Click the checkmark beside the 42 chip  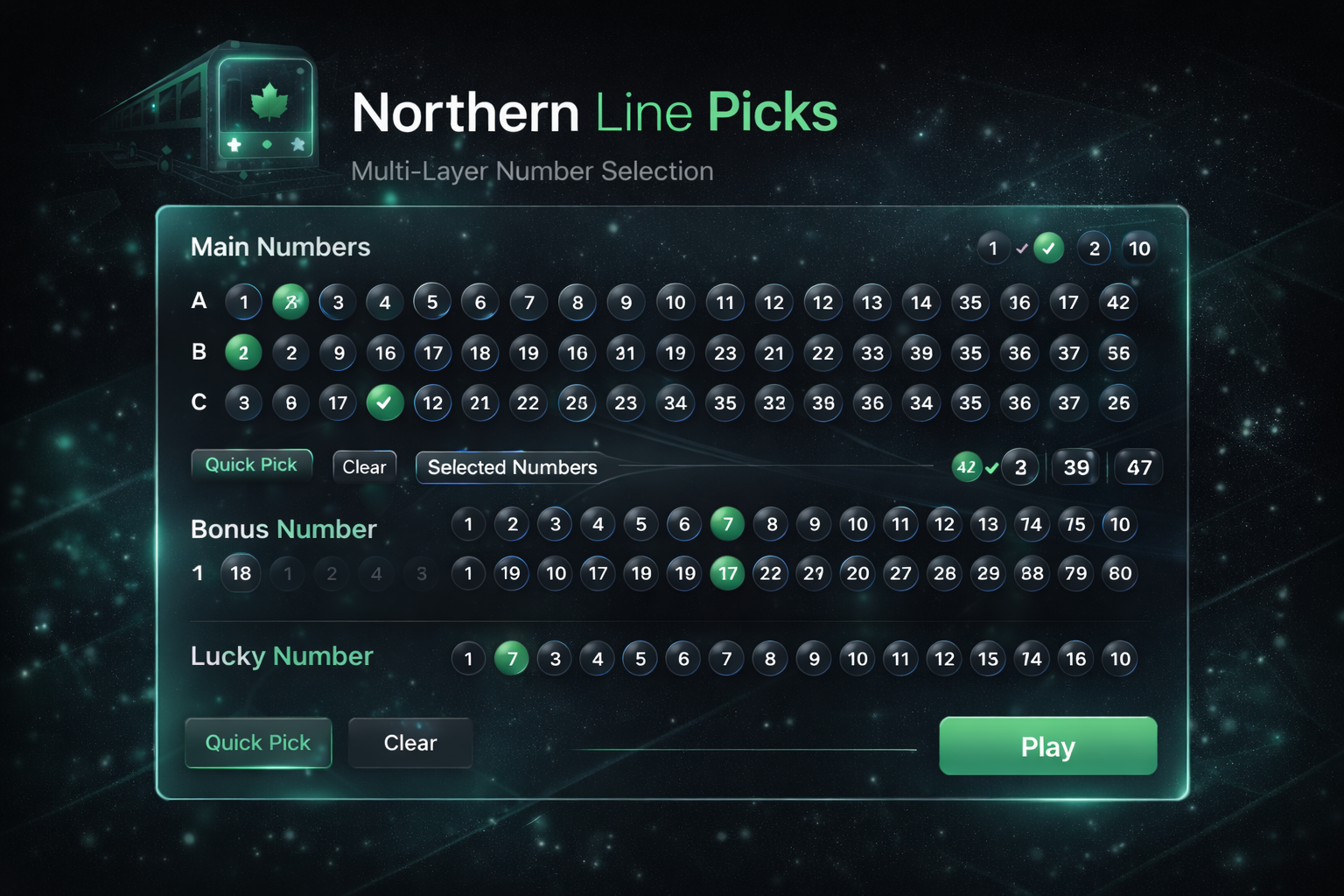tap(991, 467)
